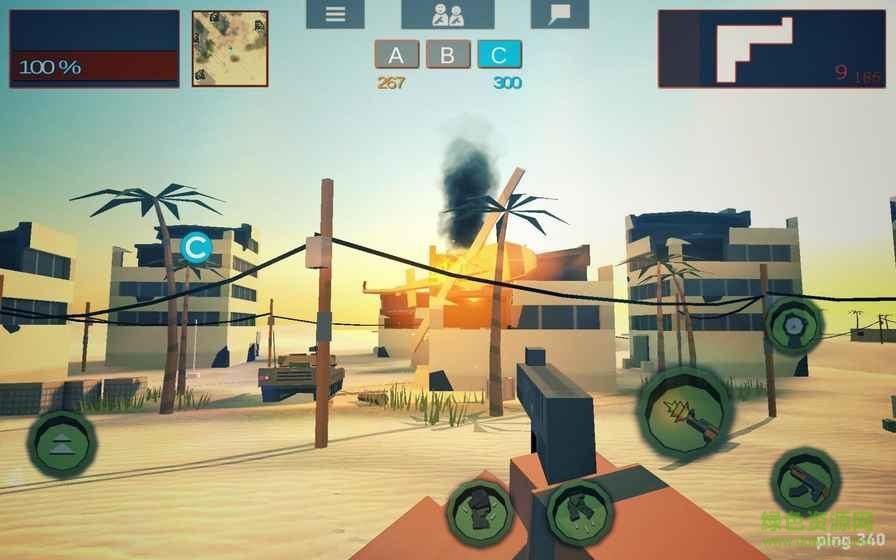896x560 pixels.
Task: Select the highlighted capture point C
Action: click(499, 55)
